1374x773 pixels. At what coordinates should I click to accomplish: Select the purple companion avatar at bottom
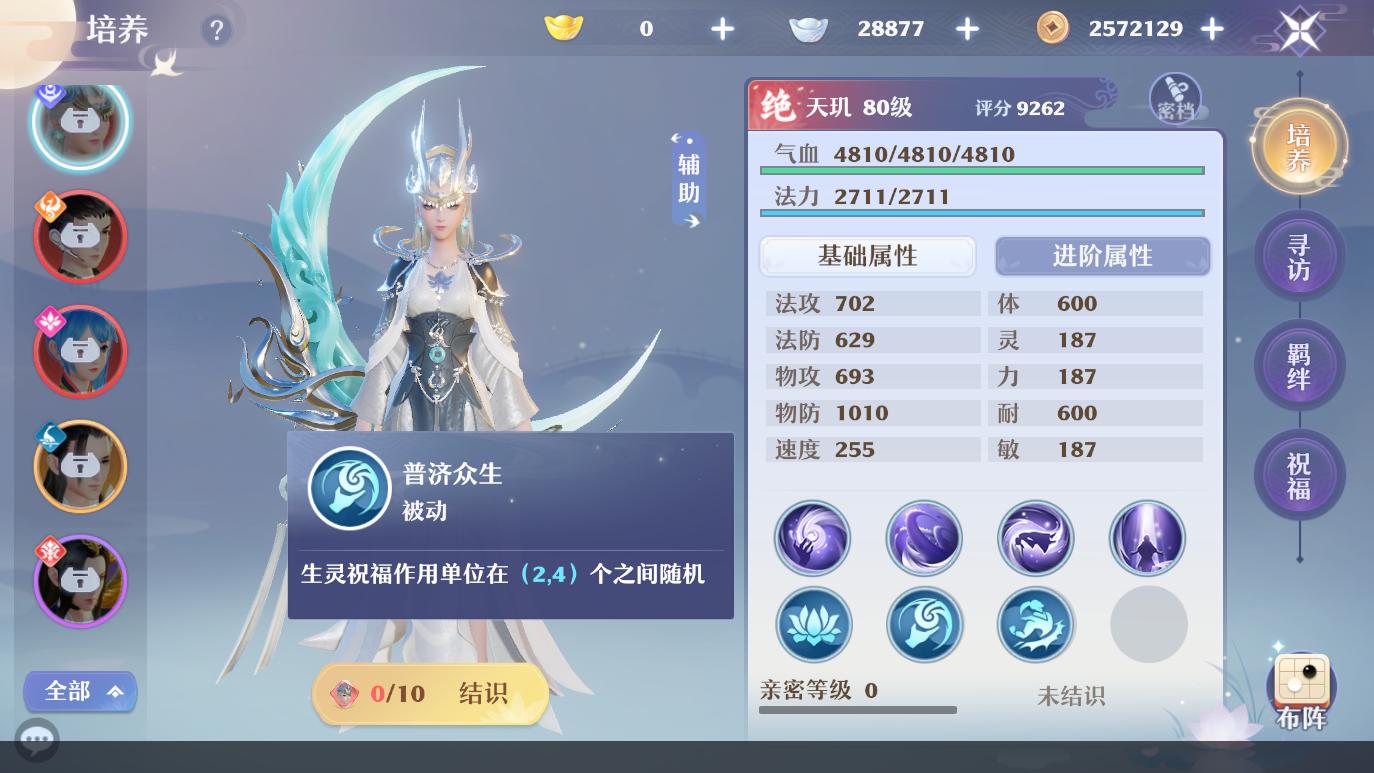coord(80,581)
